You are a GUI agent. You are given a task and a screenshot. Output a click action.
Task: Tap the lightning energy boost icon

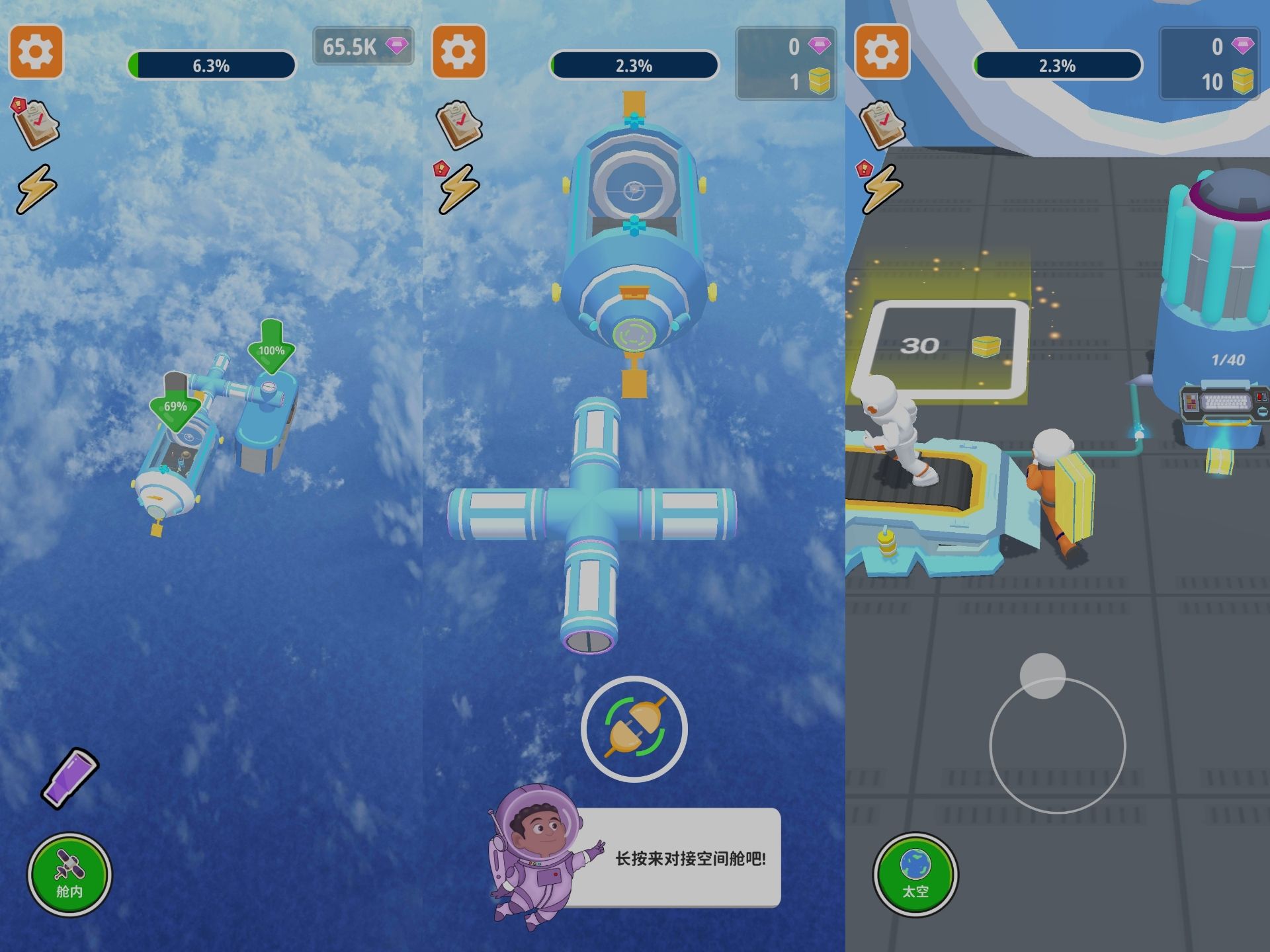[x=37, y=190]
